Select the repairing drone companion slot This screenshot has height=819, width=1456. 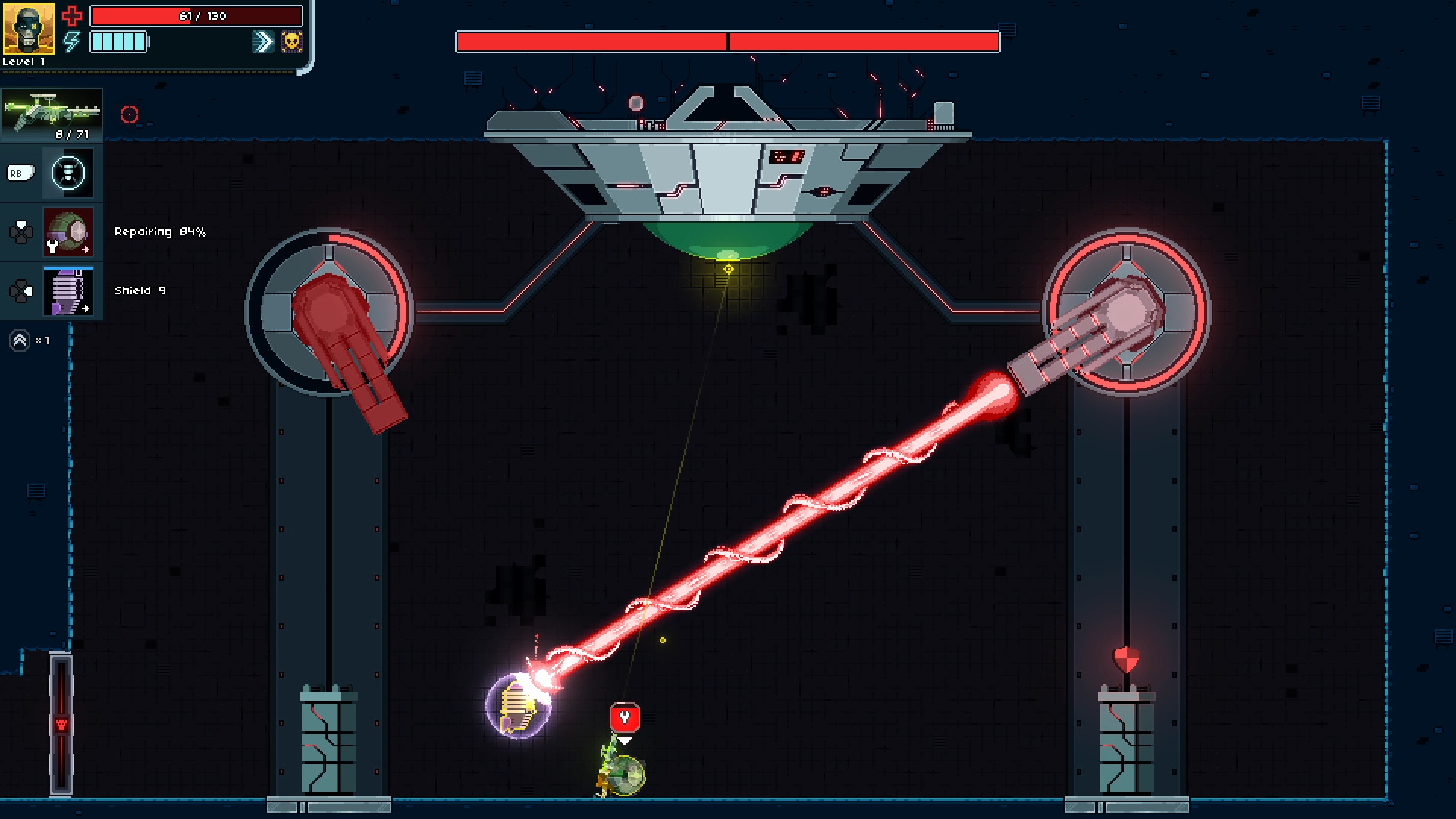point(68,232)
